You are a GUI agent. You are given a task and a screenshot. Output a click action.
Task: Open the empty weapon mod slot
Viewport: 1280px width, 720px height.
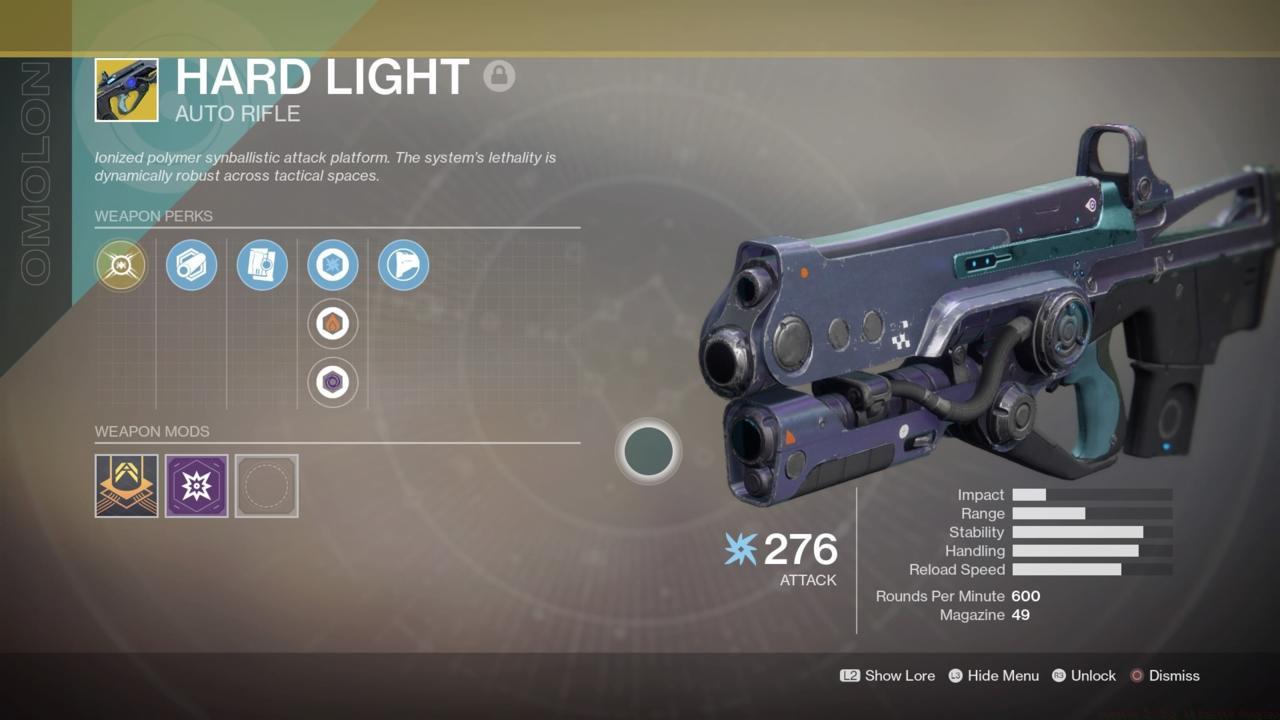[x=266, y=486]
